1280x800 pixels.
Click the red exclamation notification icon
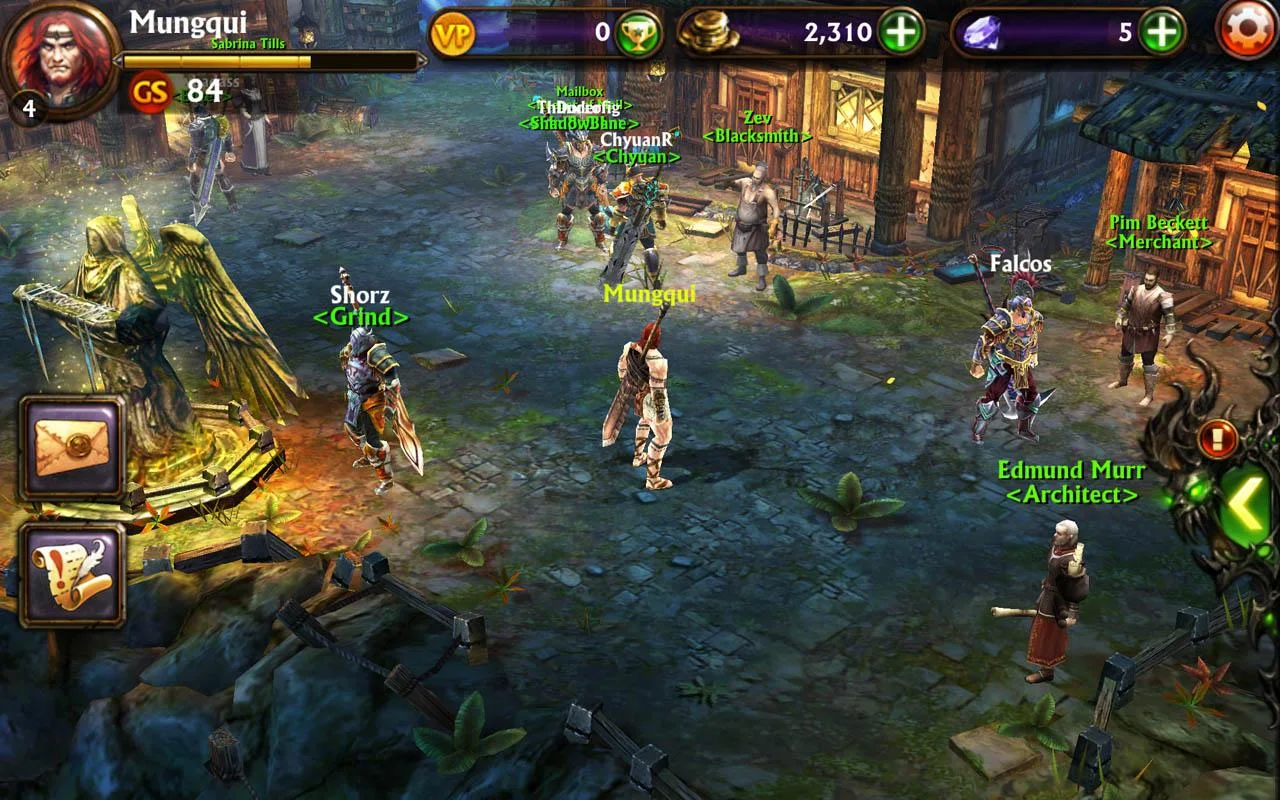coord(1216,436)
